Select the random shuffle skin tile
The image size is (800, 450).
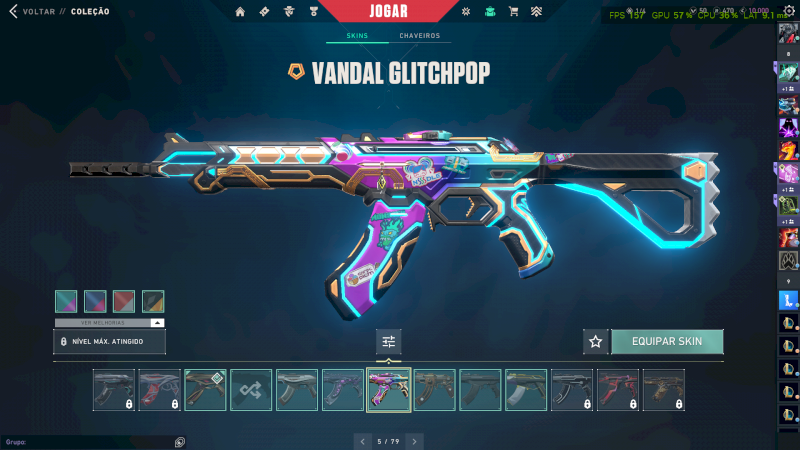251,390
